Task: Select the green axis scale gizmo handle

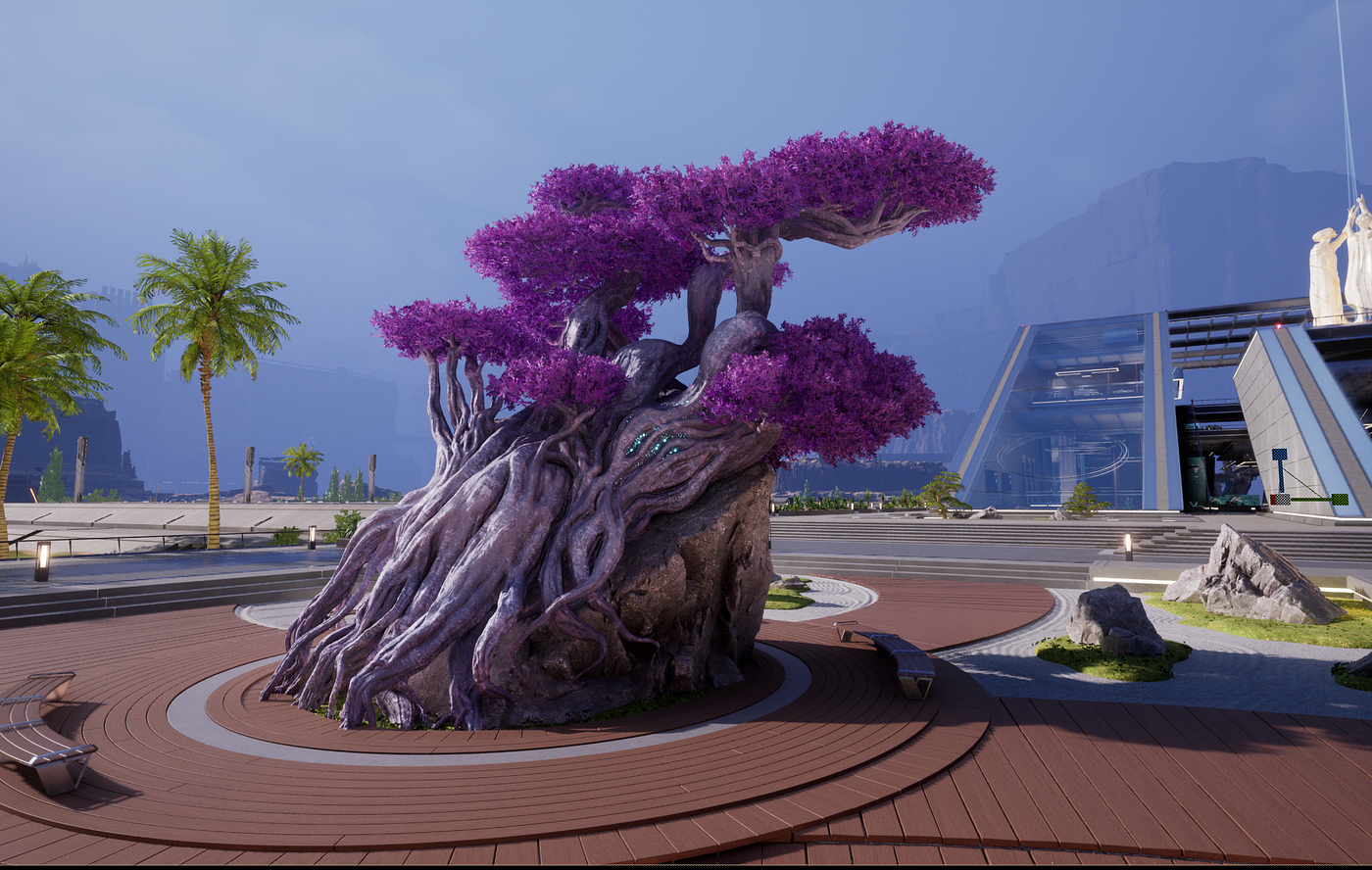Action: (1340, 499)
